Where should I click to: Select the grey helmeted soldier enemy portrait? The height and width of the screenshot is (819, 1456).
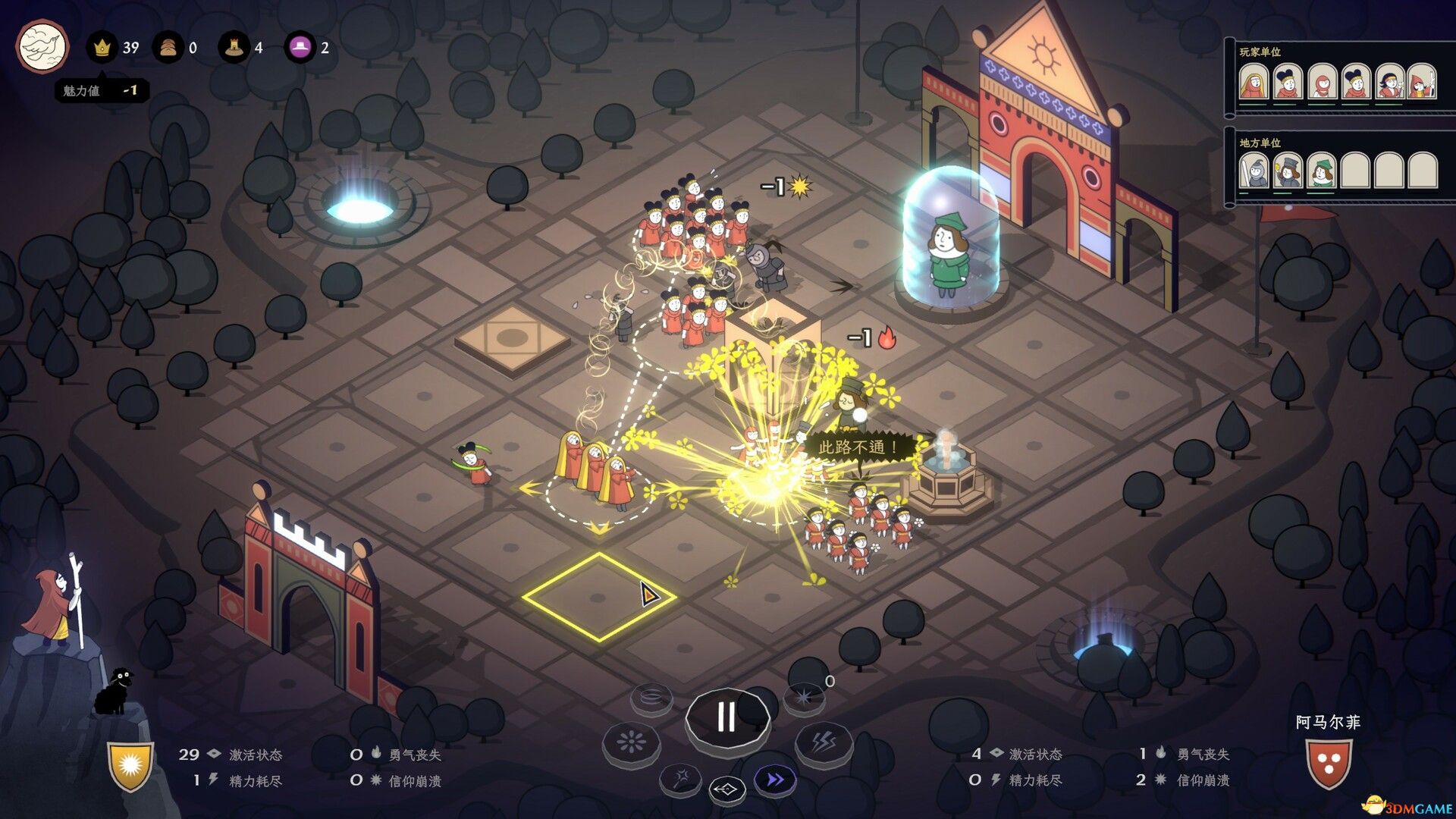coord(1254,171)
